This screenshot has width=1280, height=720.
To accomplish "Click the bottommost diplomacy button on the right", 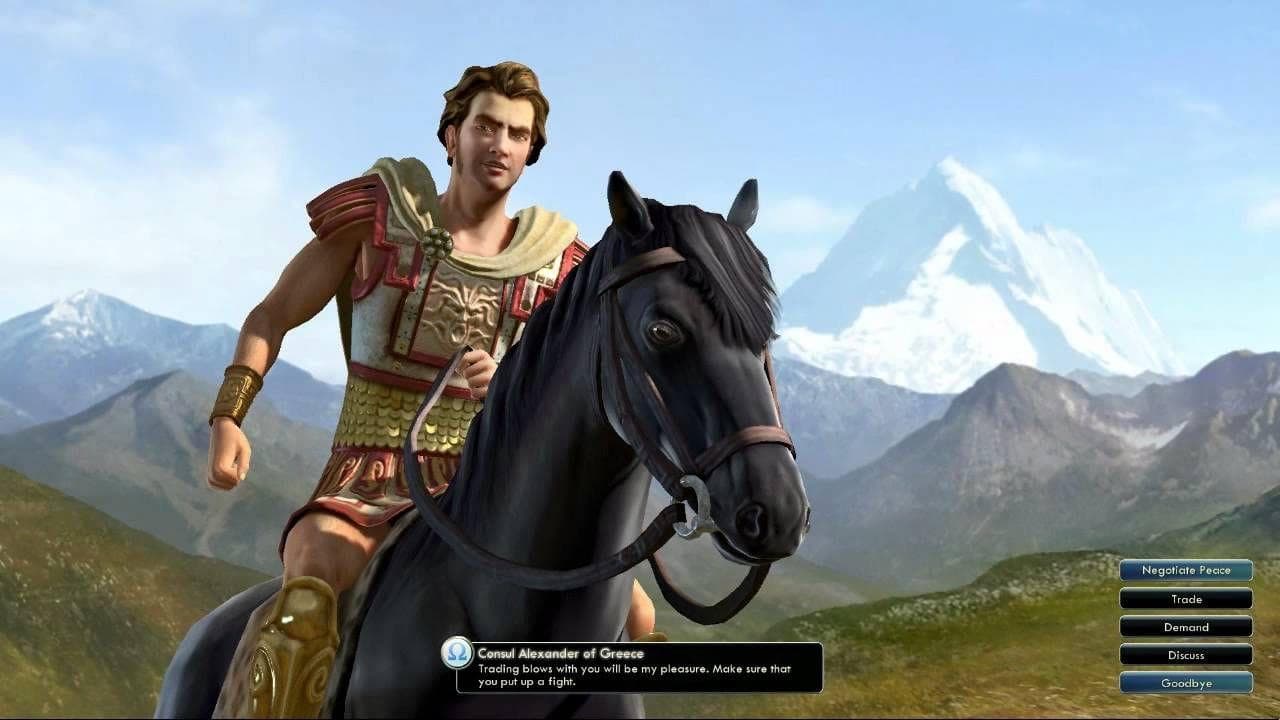I will [x=1186, y=684].
